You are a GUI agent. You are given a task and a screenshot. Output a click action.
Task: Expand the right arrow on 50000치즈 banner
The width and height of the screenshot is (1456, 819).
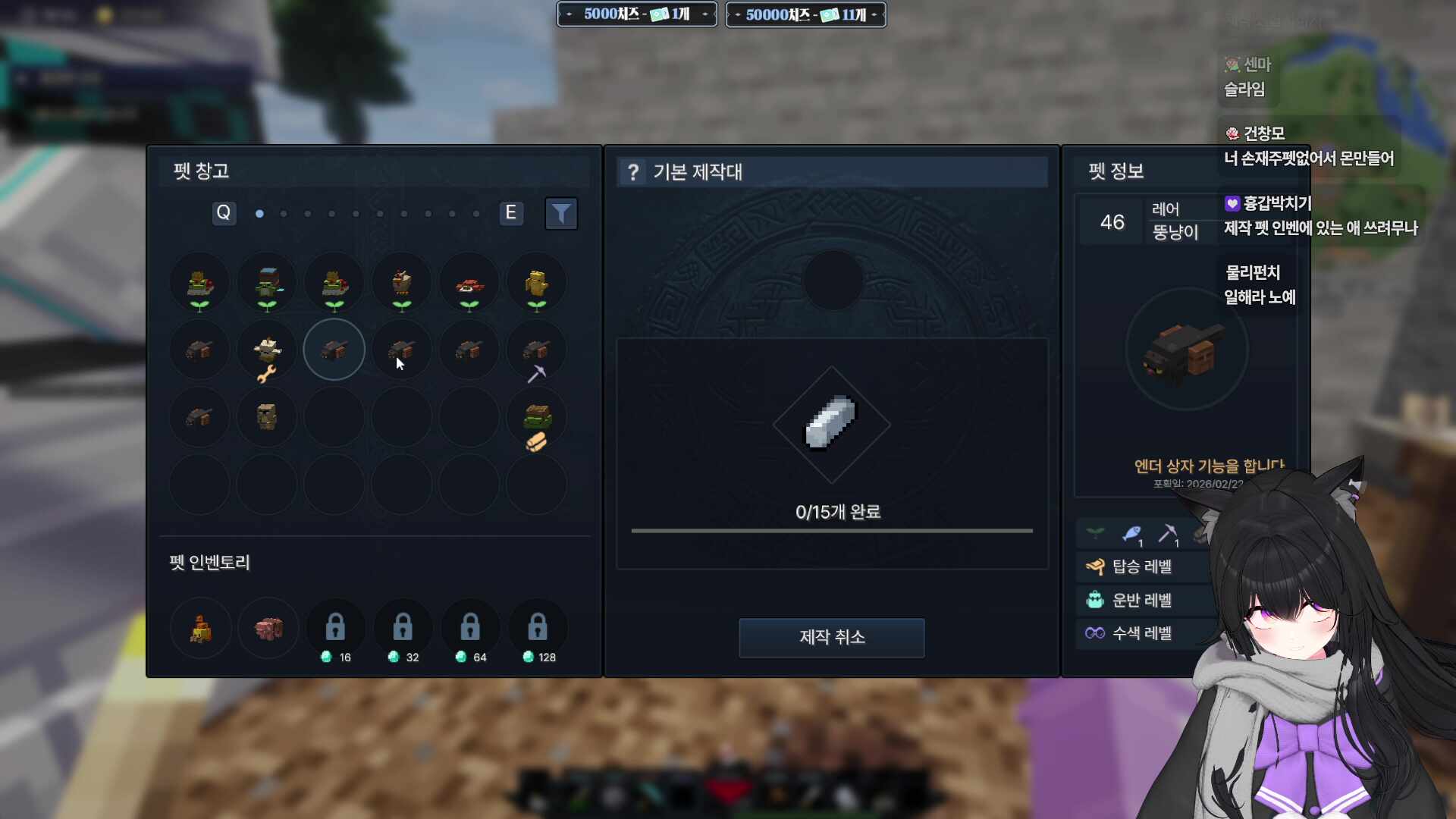(x=874, y=14)
